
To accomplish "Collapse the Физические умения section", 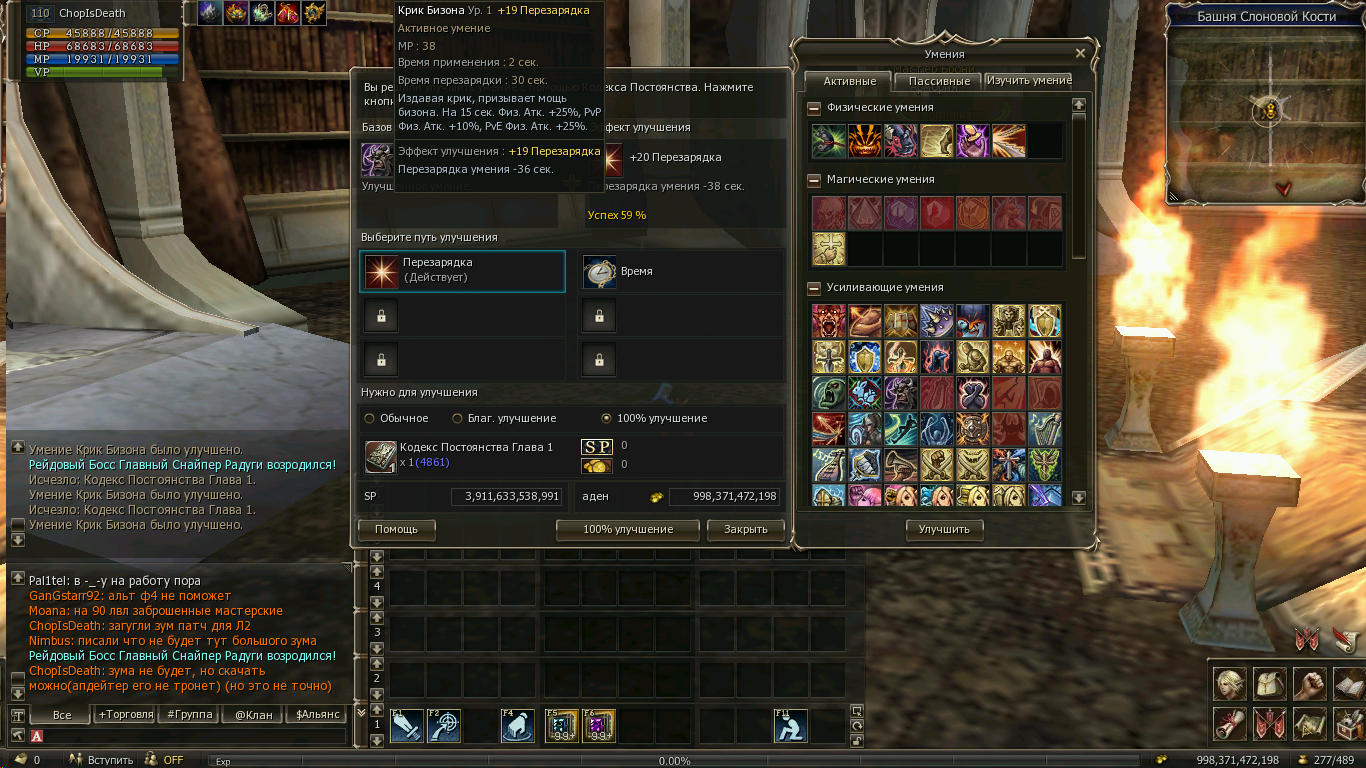I will point(814,108).
